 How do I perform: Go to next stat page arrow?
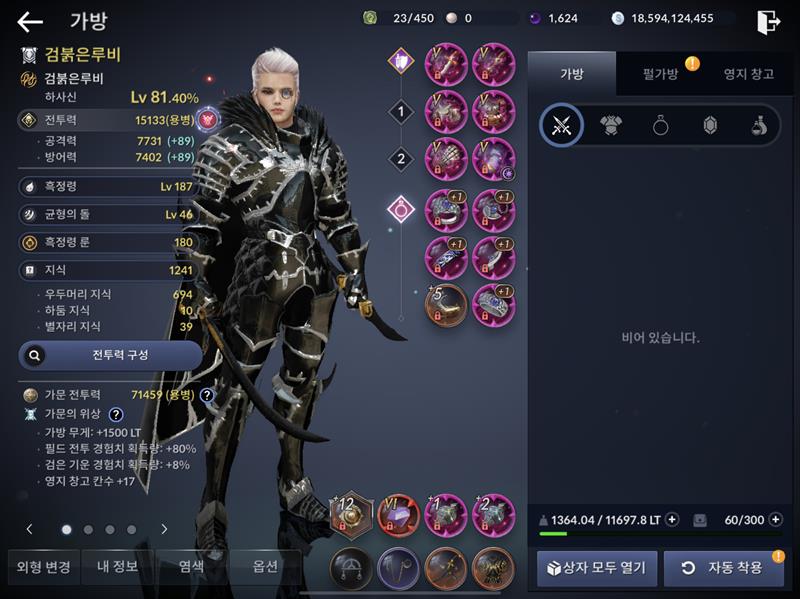(164, 529)
